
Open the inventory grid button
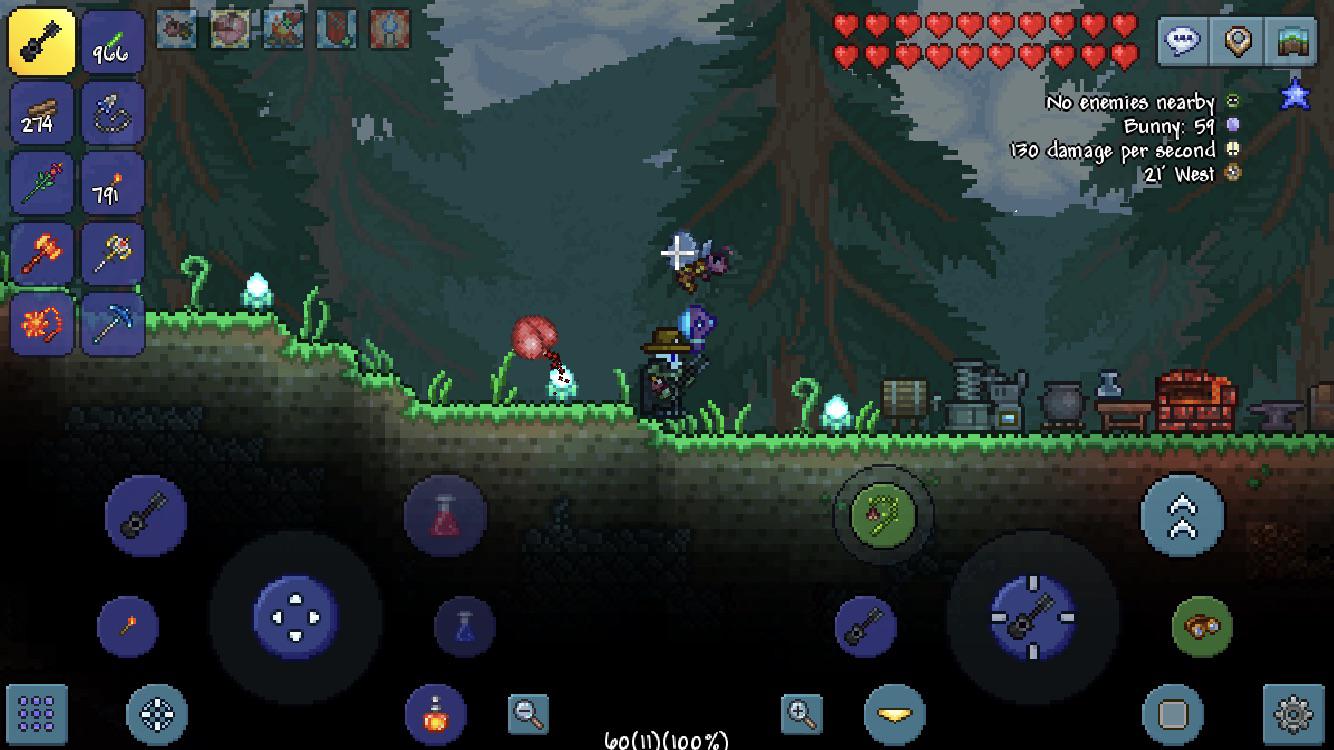[37, 712]
